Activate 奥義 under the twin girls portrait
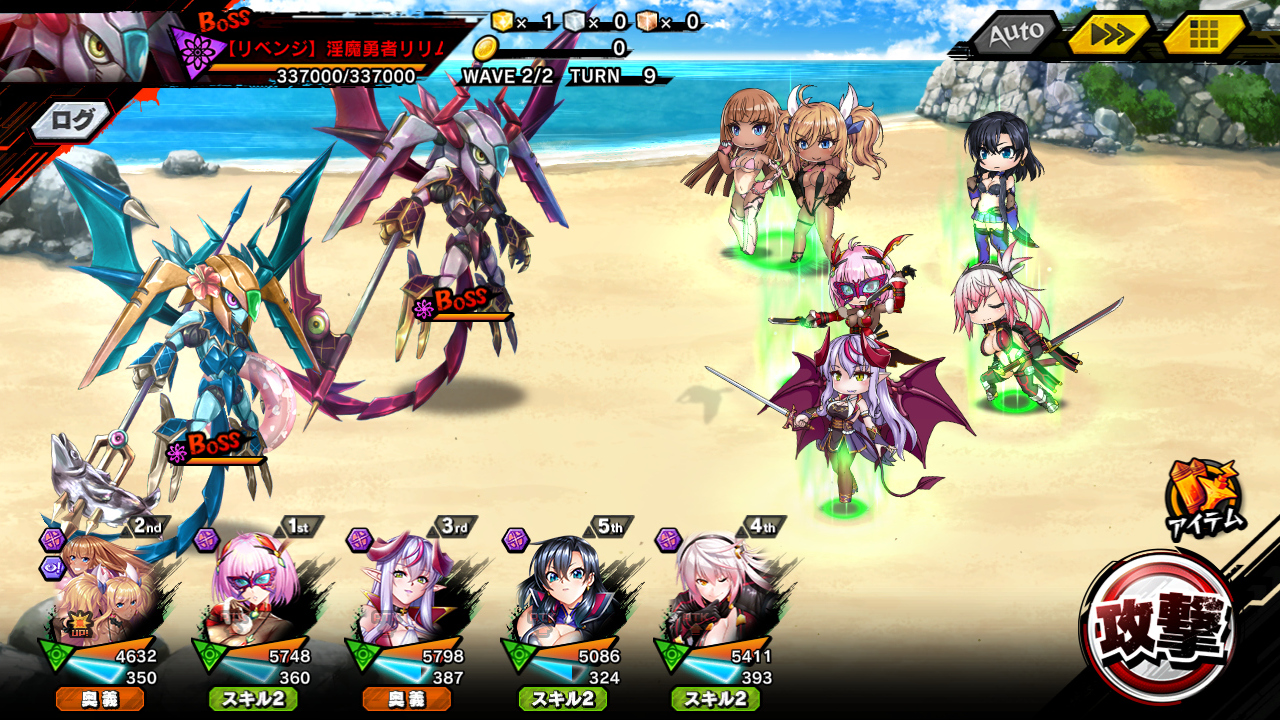Screen dimensions: 1280x720 pyautogui.click(x=100, y=699)
